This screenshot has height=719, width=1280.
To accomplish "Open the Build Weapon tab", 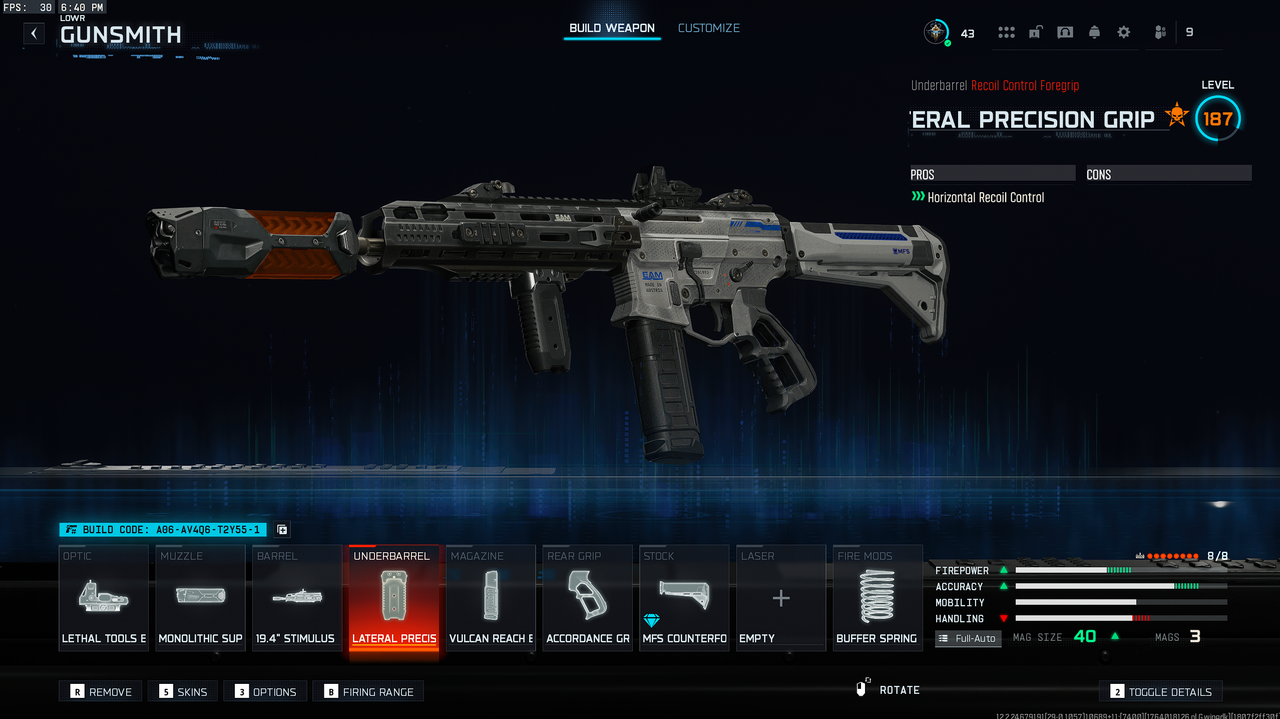I will pyautogui.click(x=612, y=28).
